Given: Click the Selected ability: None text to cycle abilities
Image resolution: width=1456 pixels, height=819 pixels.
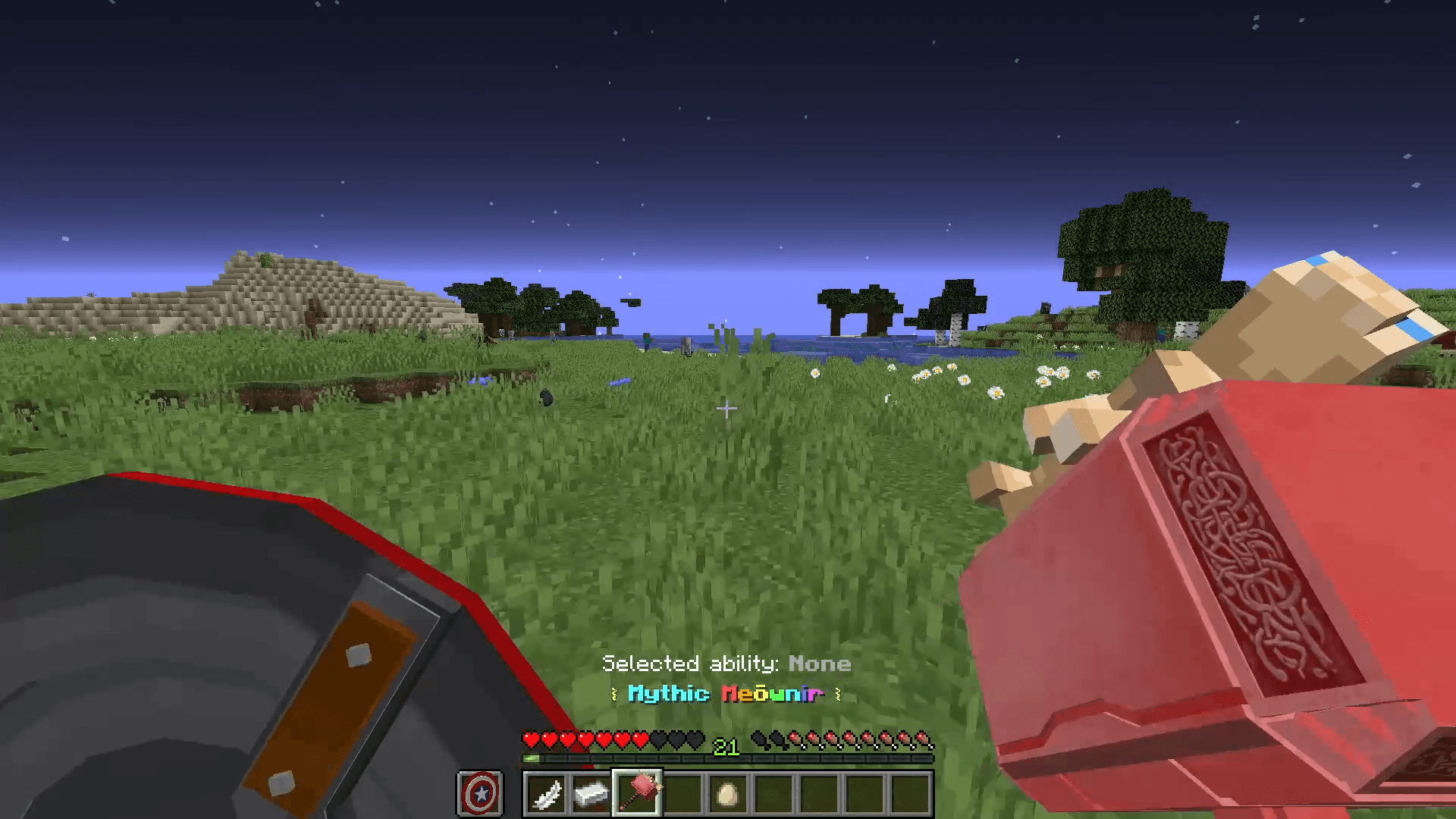Looking at the screenshot, I should [x=726, y=664].
